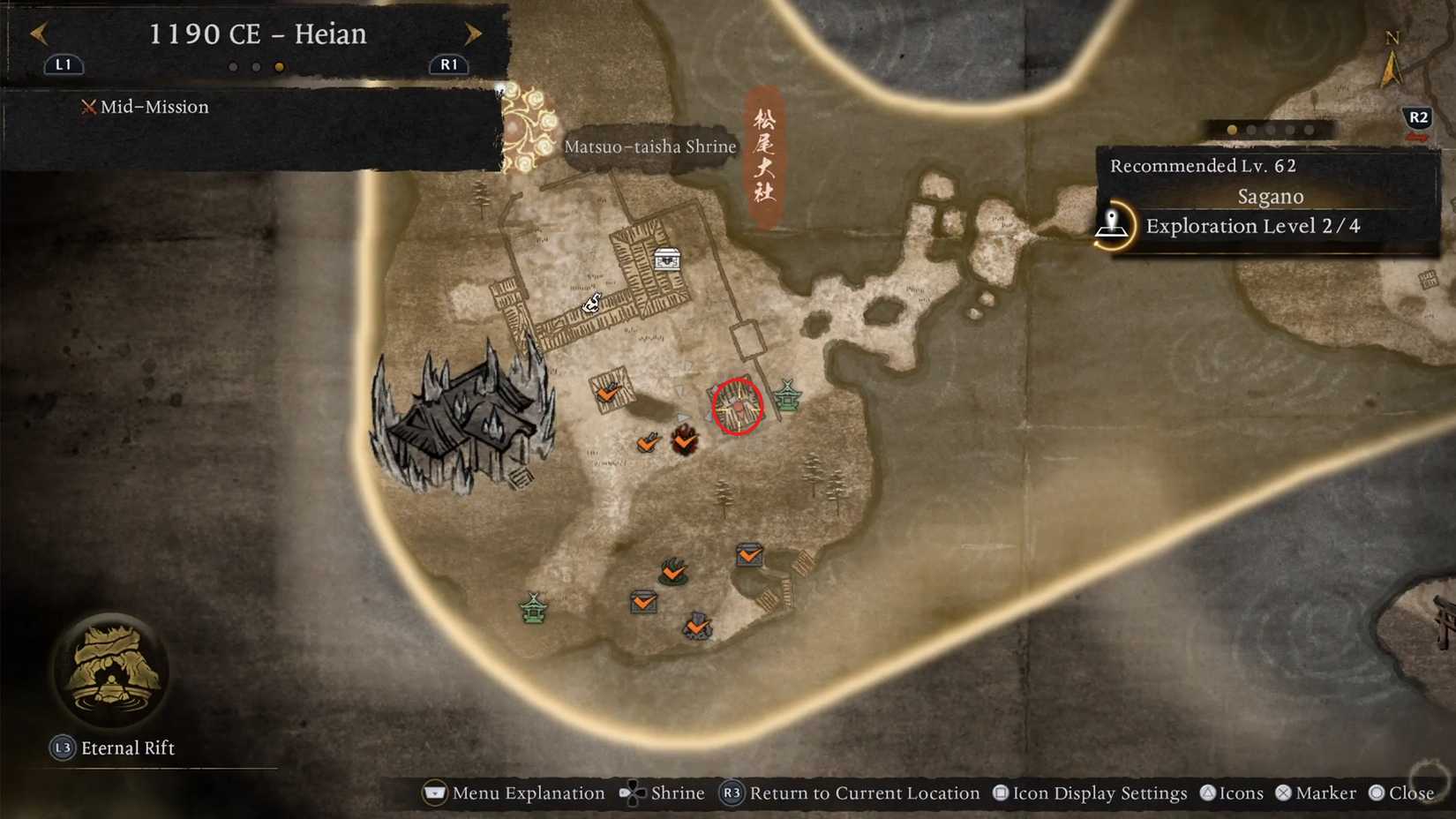Click the right arrow beside 1190 CE Heian
This screenshot has width=1456, height=819.
tap(474, 34)
